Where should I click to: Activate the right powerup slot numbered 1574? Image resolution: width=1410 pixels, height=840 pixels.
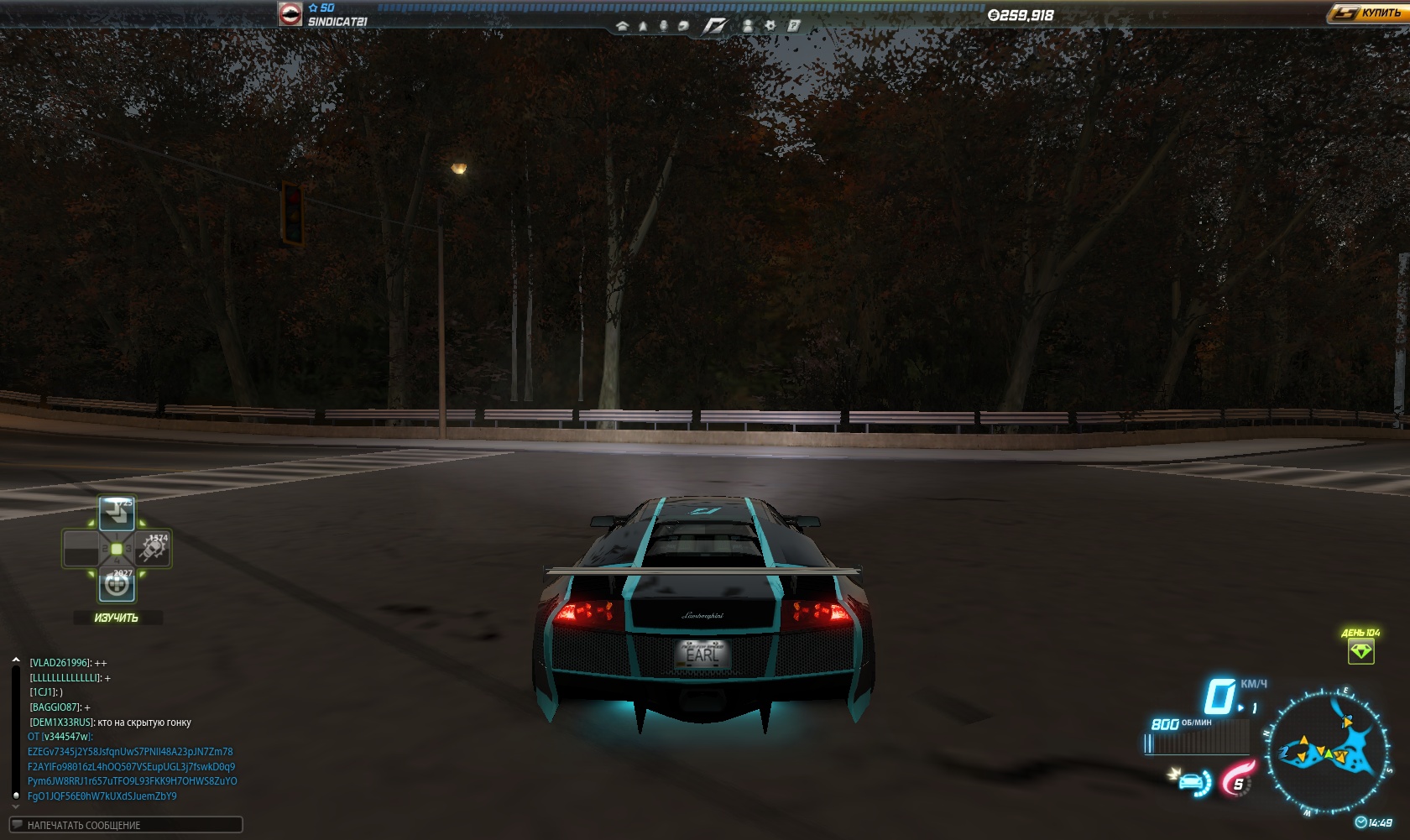click(x=153, y=549)
